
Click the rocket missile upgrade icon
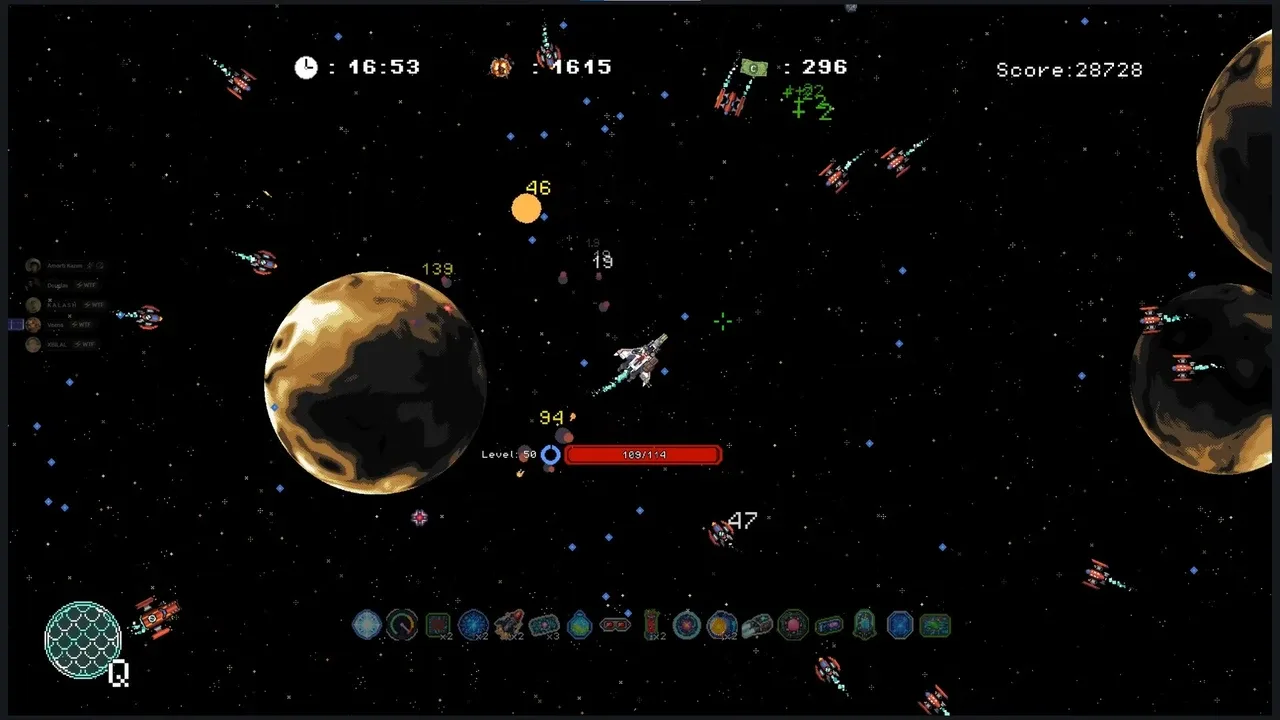(509, 625)
